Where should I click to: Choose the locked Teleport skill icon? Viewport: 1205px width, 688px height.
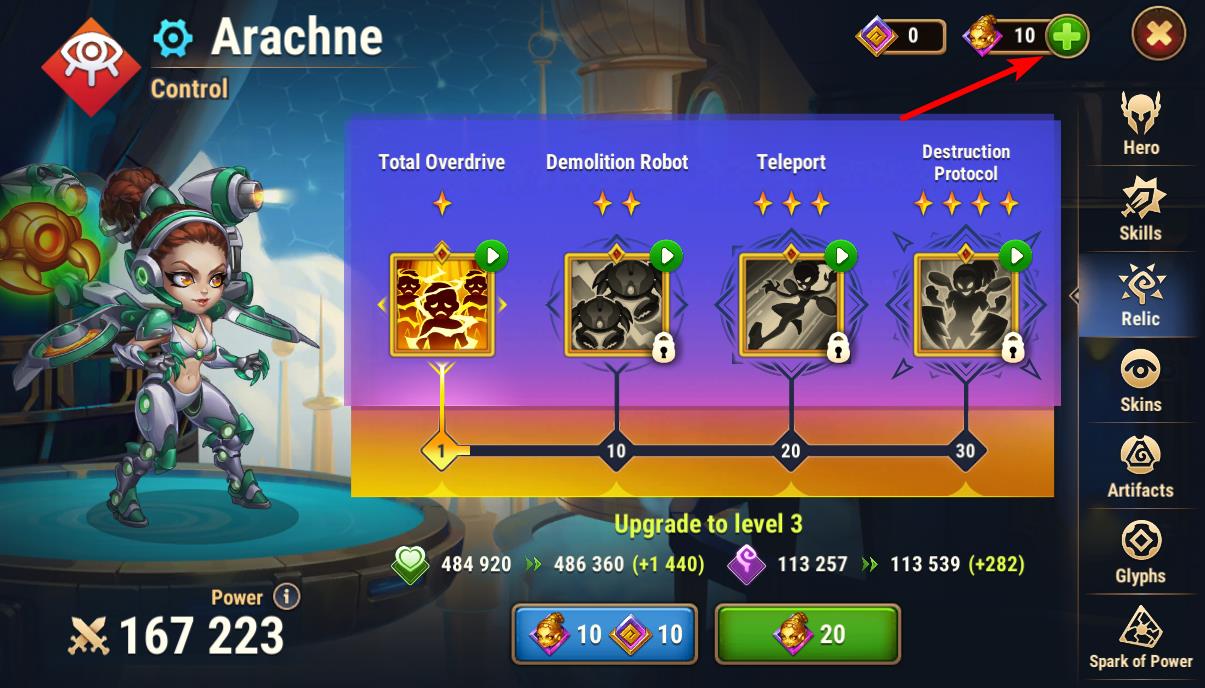point(791,305)
